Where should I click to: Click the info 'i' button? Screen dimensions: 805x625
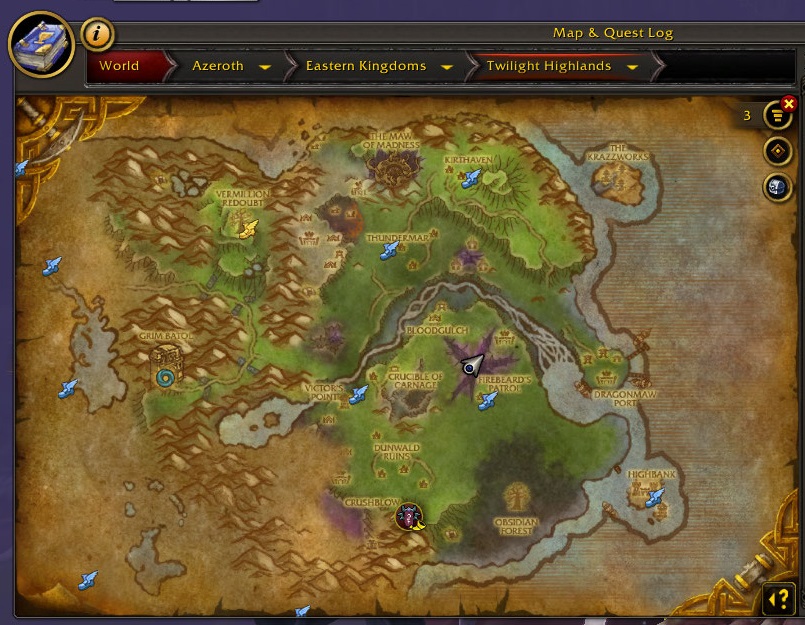pos(97,34)
